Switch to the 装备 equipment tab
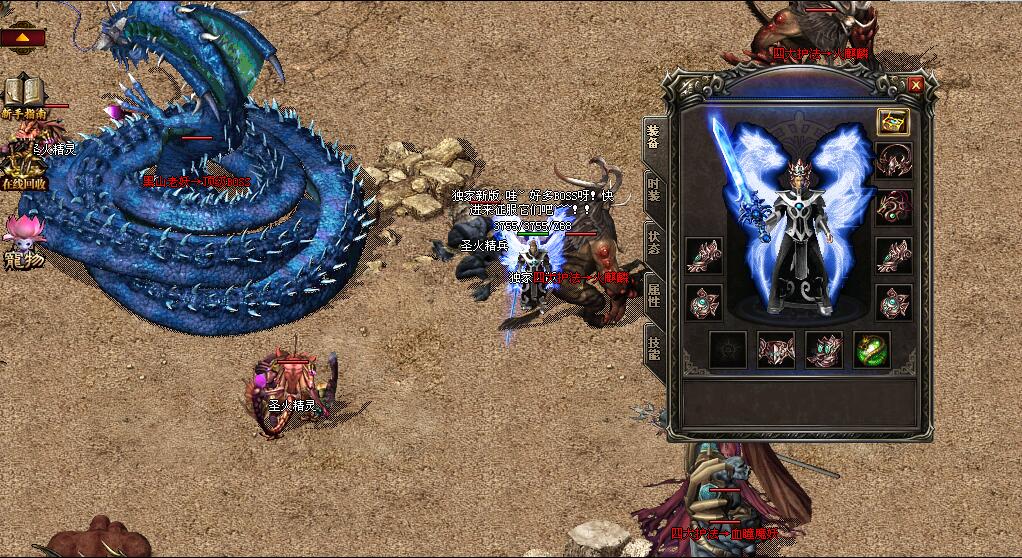The height and width of the screenshot is (558, 1022). tap(653, 134)
